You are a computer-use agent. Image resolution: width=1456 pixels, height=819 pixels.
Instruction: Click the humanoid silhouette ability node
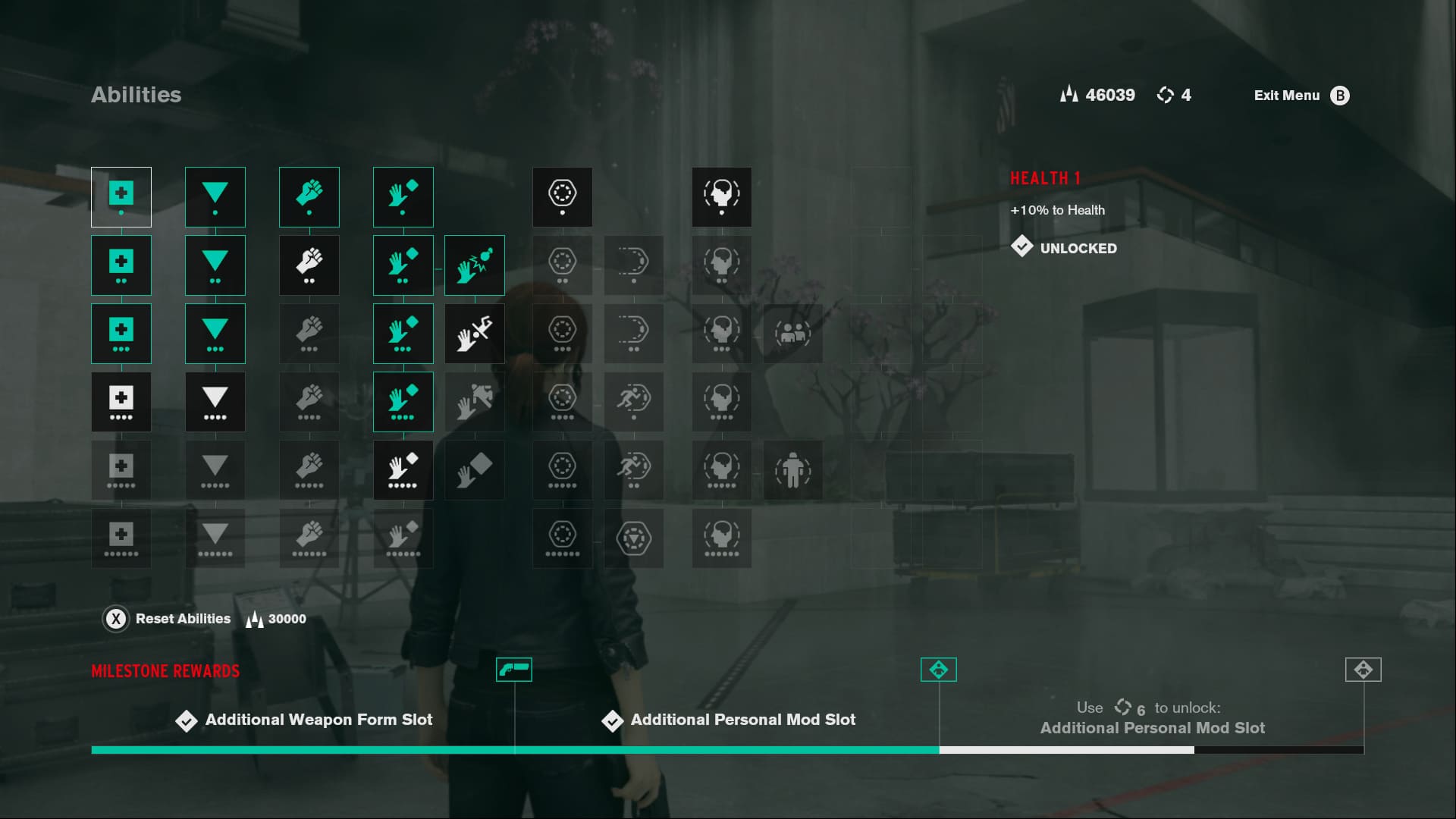tap(793, 470)
